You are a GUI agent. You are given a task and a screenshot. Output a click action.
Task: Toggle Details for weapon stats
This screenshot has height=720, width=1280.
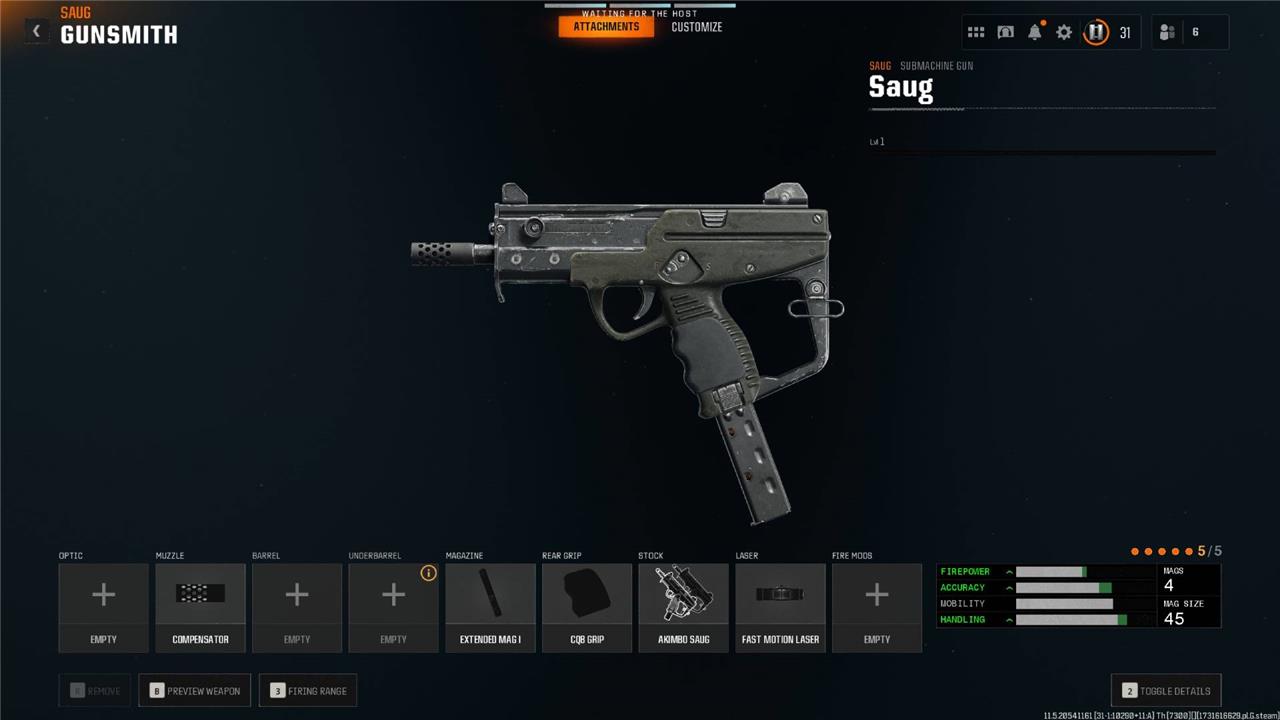click(1166, 690)
